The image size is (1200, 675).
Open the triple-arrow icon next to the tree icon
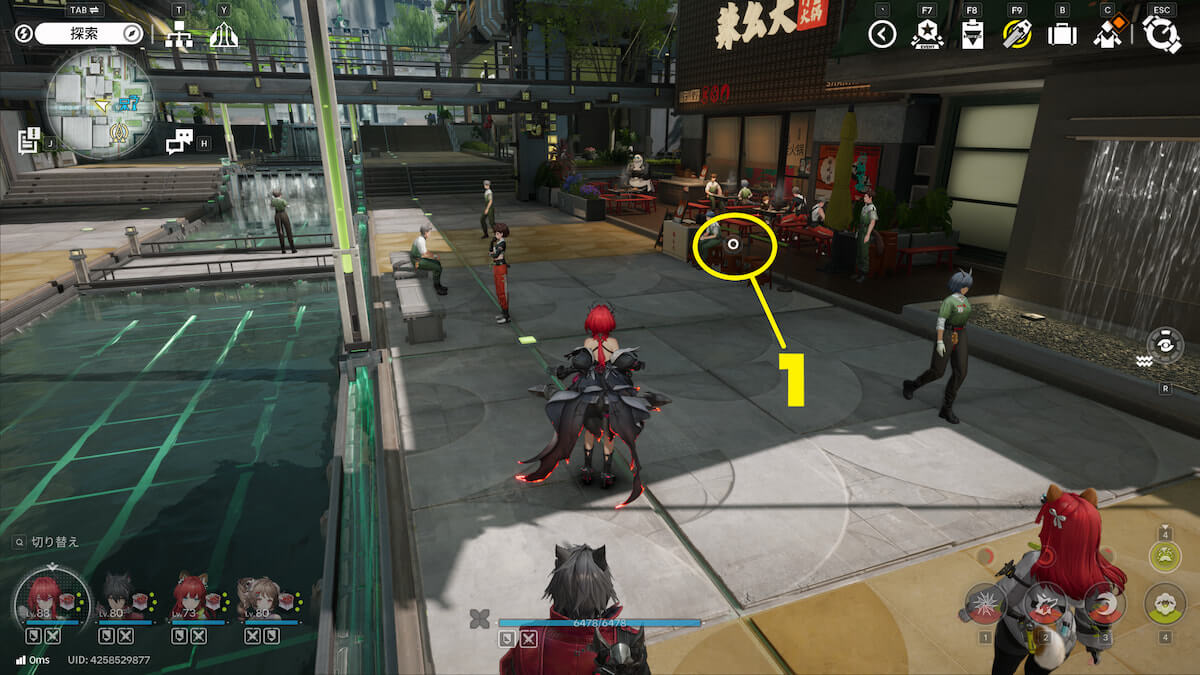click(223, 36)
